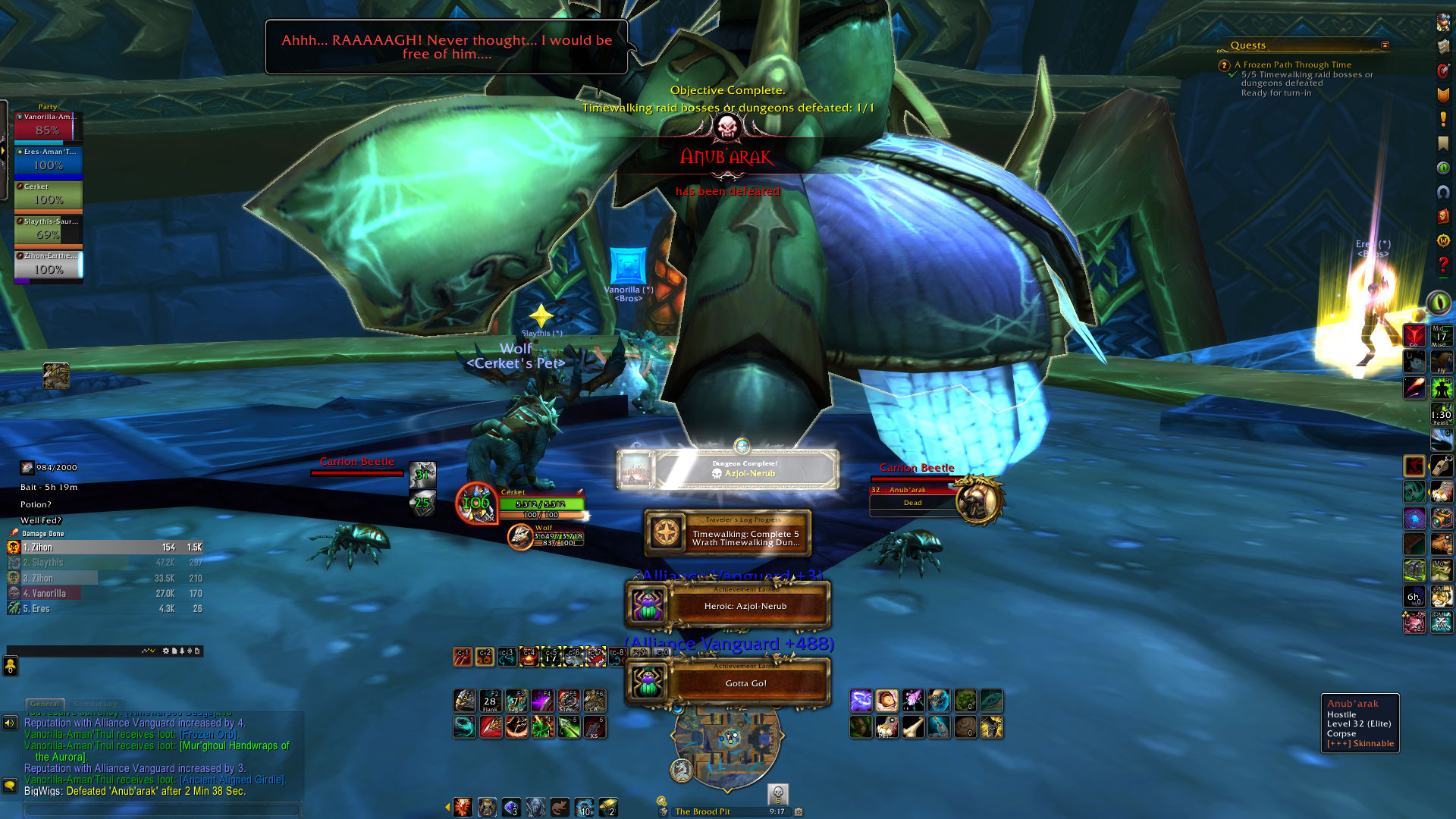Open the Adventure Guide red skull book
Screen dimensions: 1456x819
(x=1442, y=216)
